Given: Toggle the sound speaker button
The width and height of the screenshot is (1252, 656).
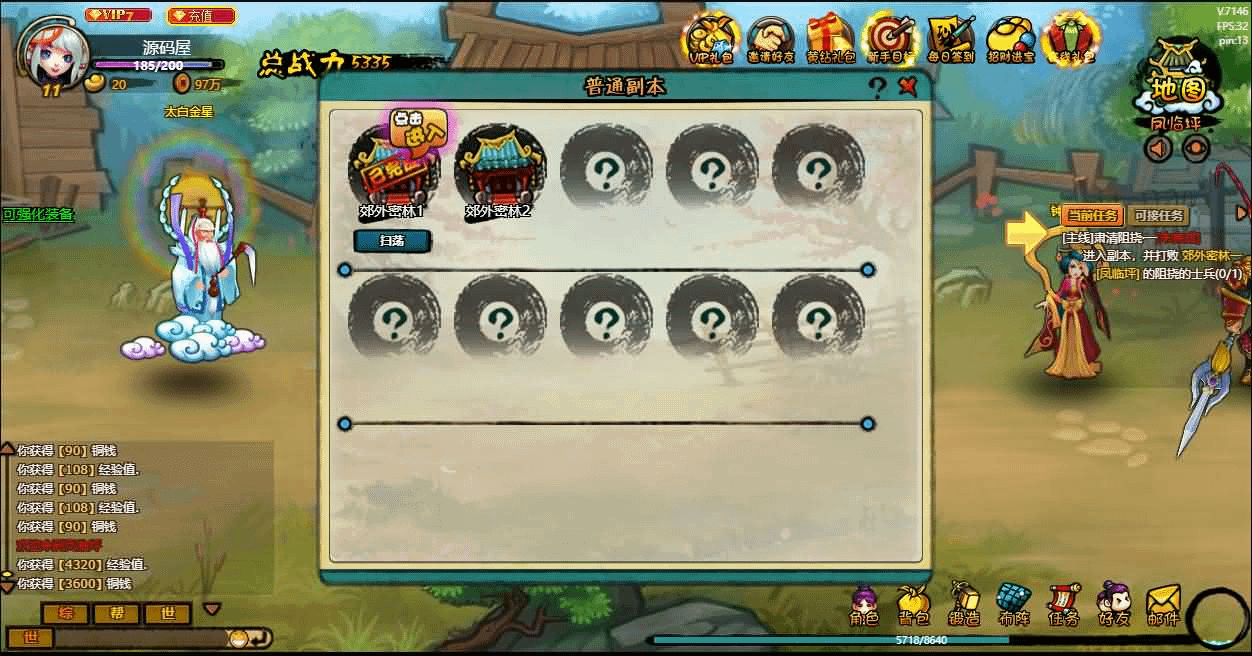Looking at the screenshot, I should (1159, 149).
